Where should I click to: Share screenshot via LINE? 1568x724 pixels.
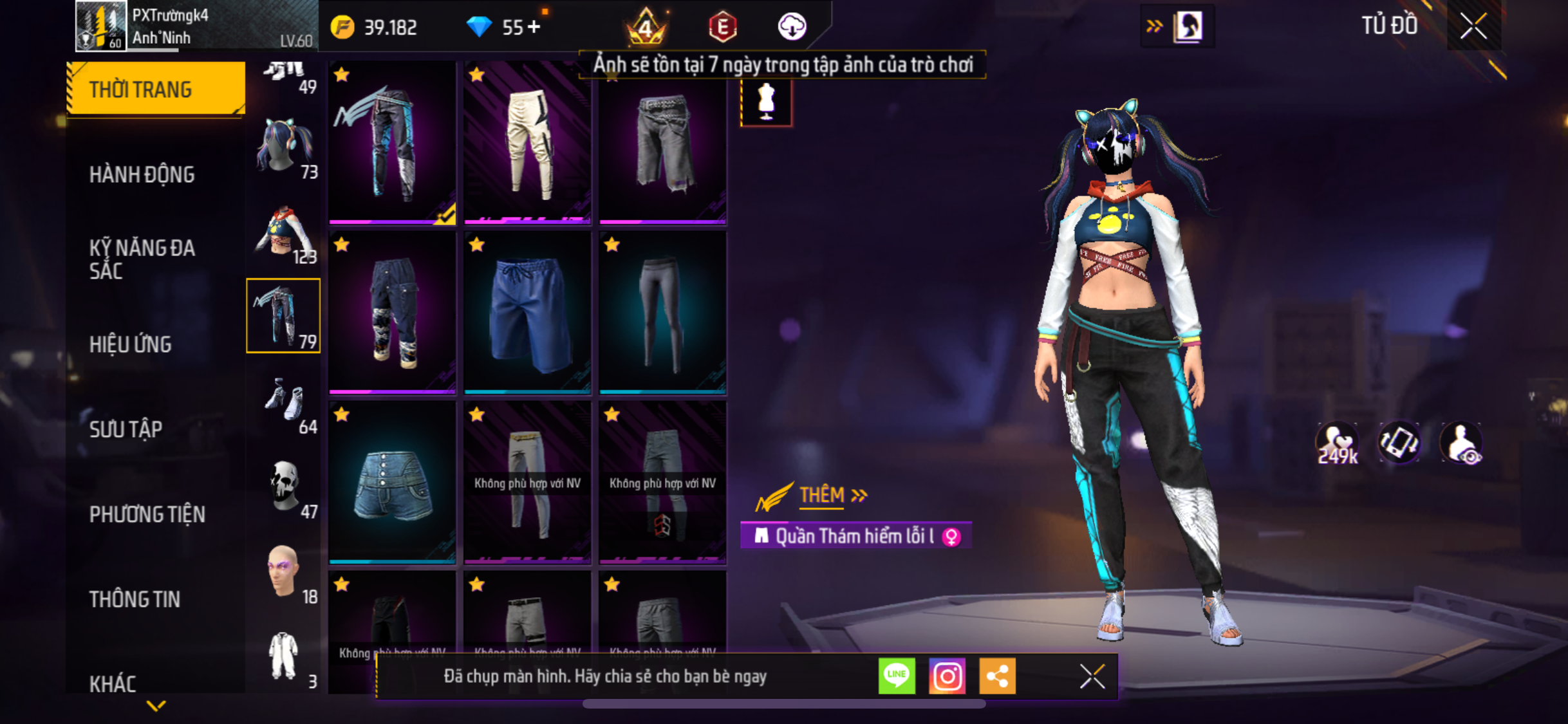click(x=897, y=676)
